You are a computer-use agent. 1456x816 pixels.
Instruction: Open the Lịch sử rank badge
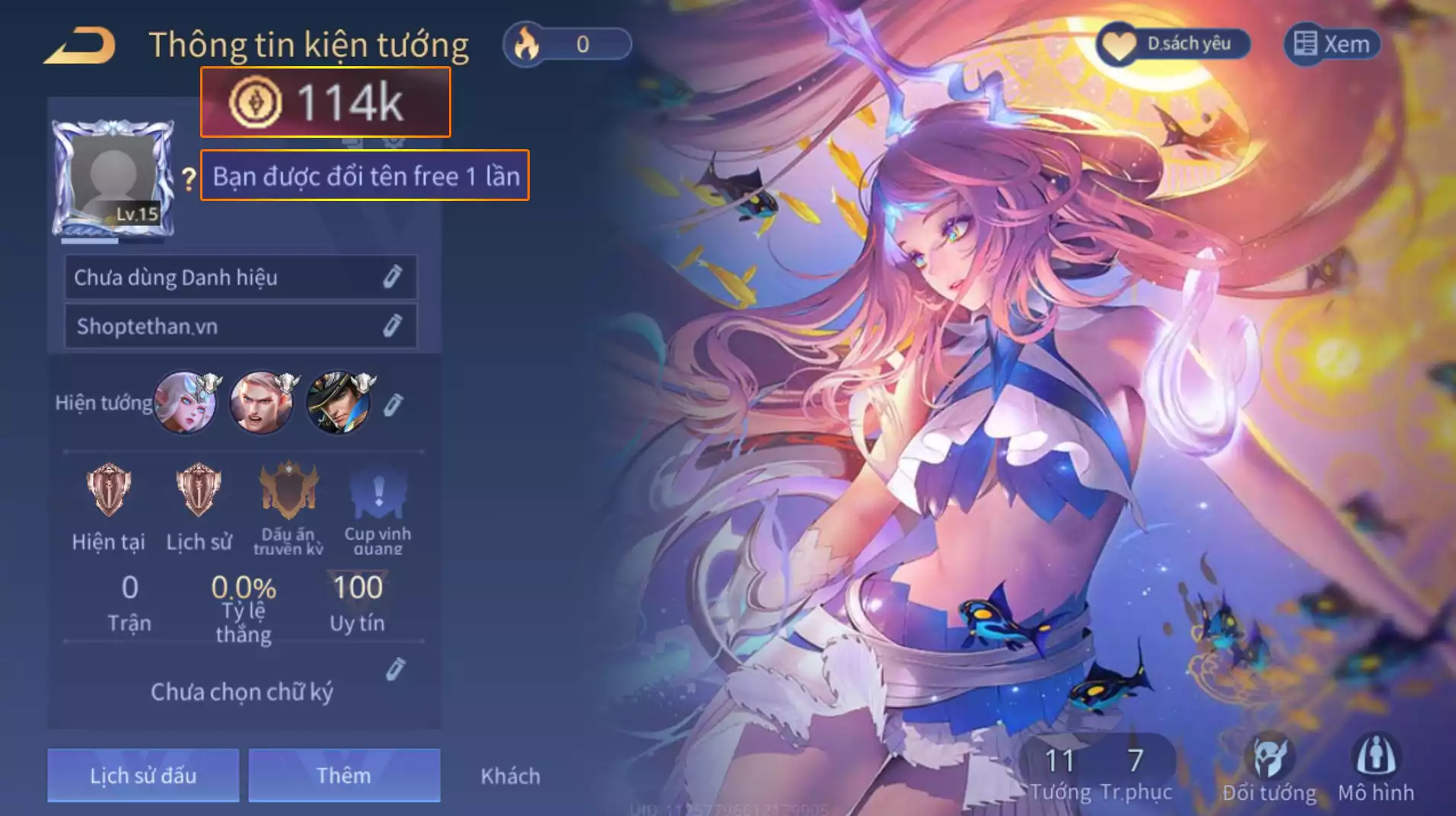click(199, 491)
